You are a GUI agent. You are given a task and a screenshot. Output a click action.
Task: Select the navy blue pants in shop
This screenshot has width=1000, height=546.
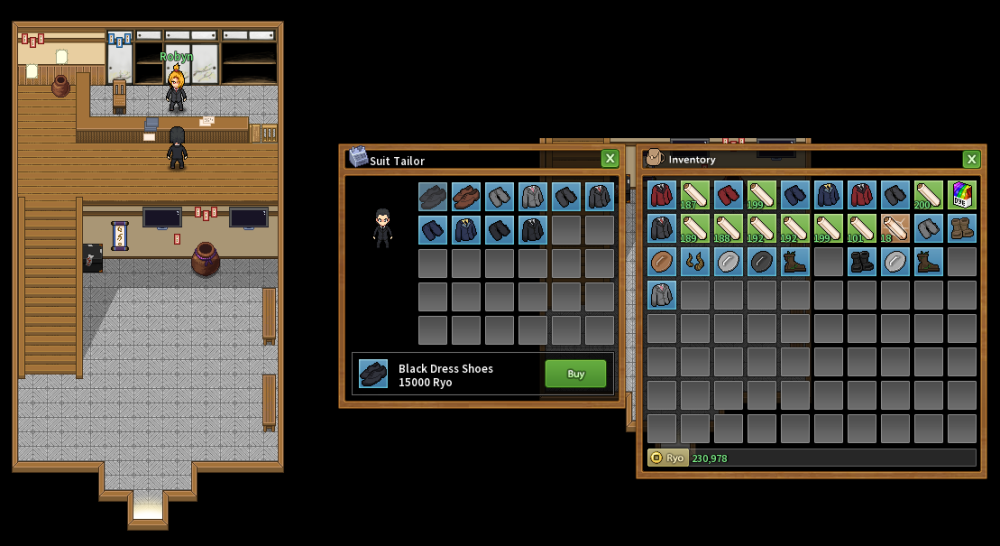coord(433,230)
